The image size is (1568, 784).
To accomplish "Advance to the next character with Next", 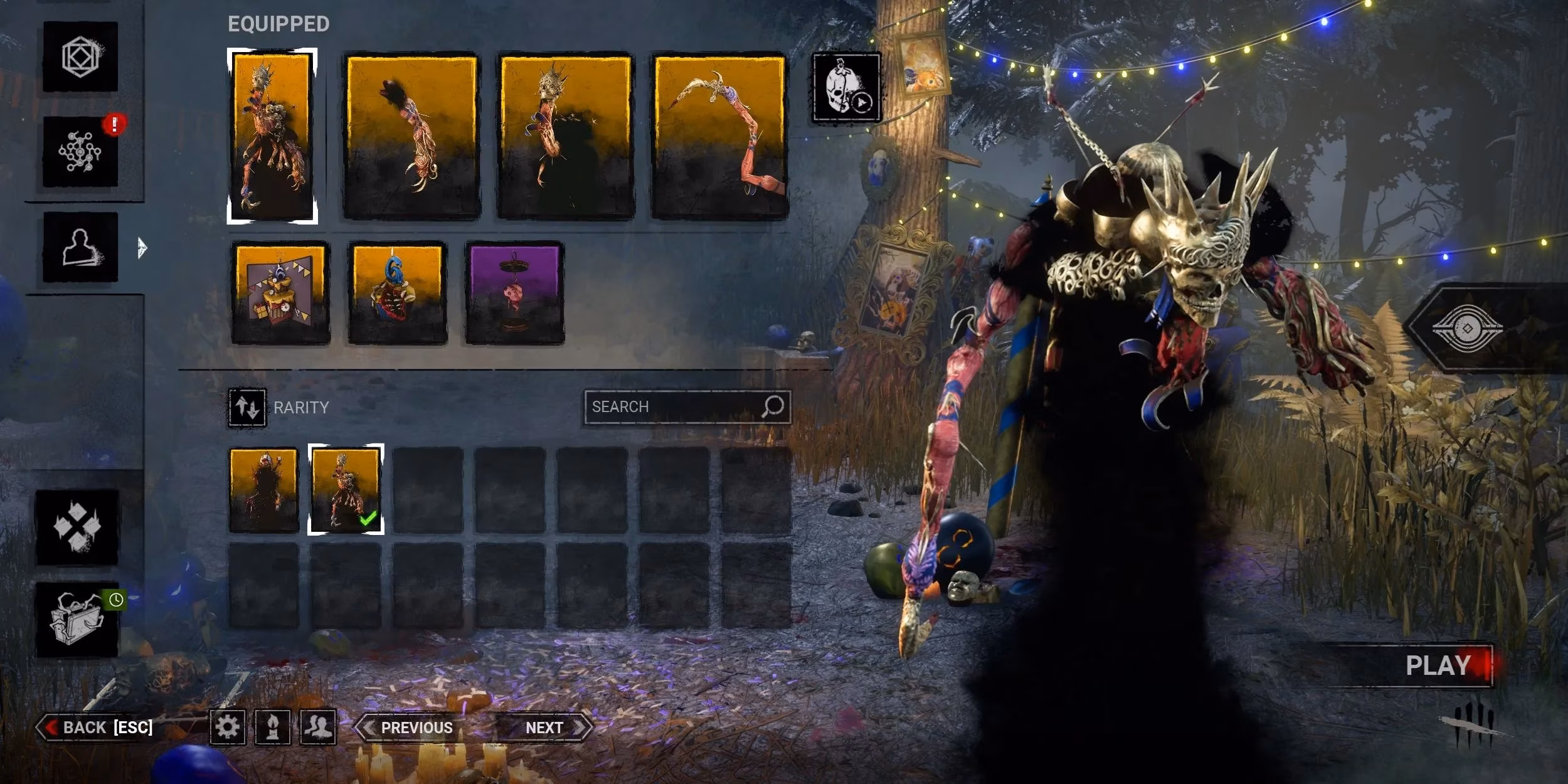I will [x=543, y=728].
